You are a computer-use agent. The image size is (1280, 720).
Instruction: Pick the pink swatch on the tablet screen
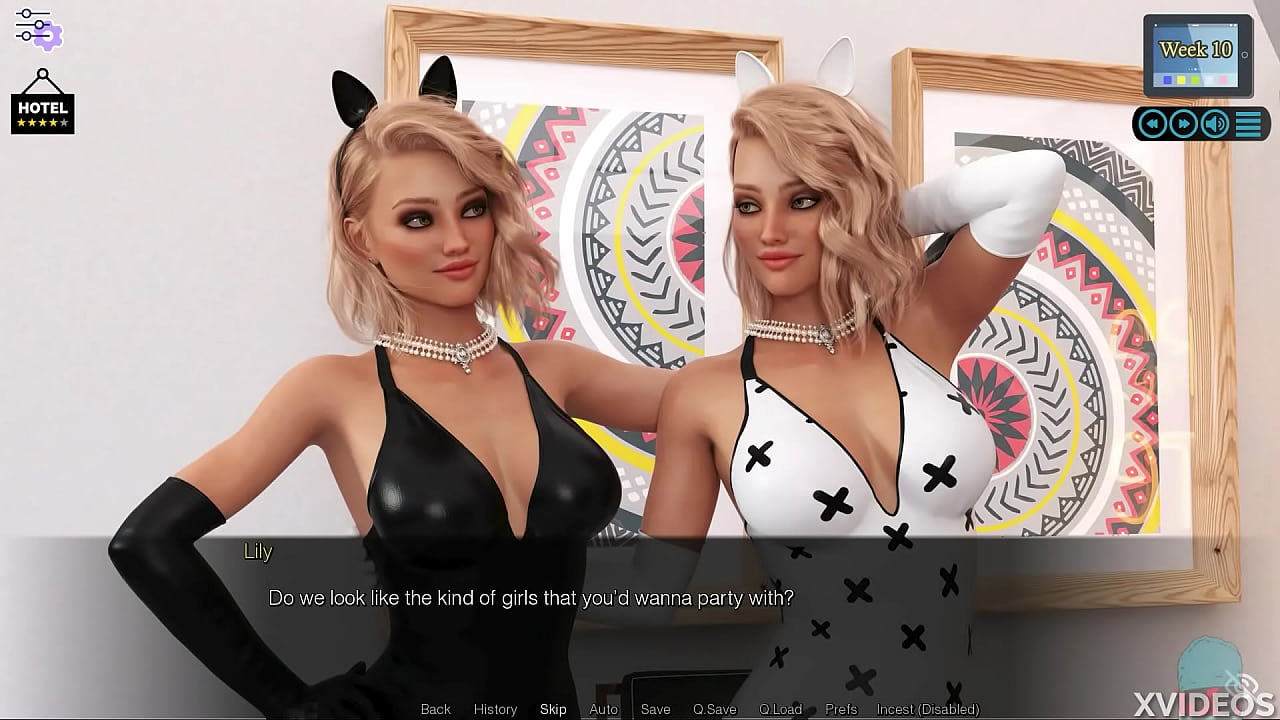coord(1222,79)
